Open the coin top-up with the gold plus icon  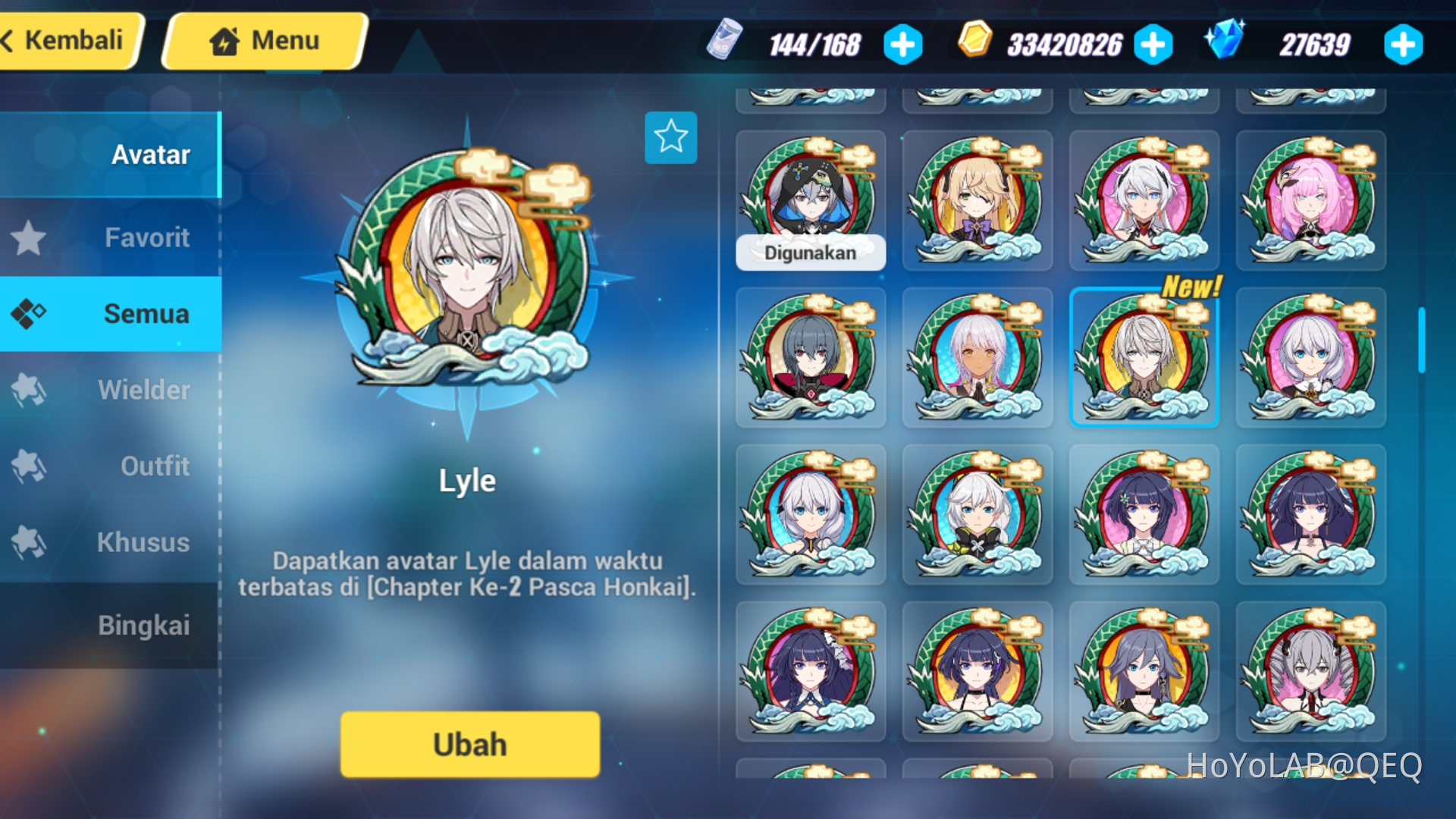click(1153, 45)
